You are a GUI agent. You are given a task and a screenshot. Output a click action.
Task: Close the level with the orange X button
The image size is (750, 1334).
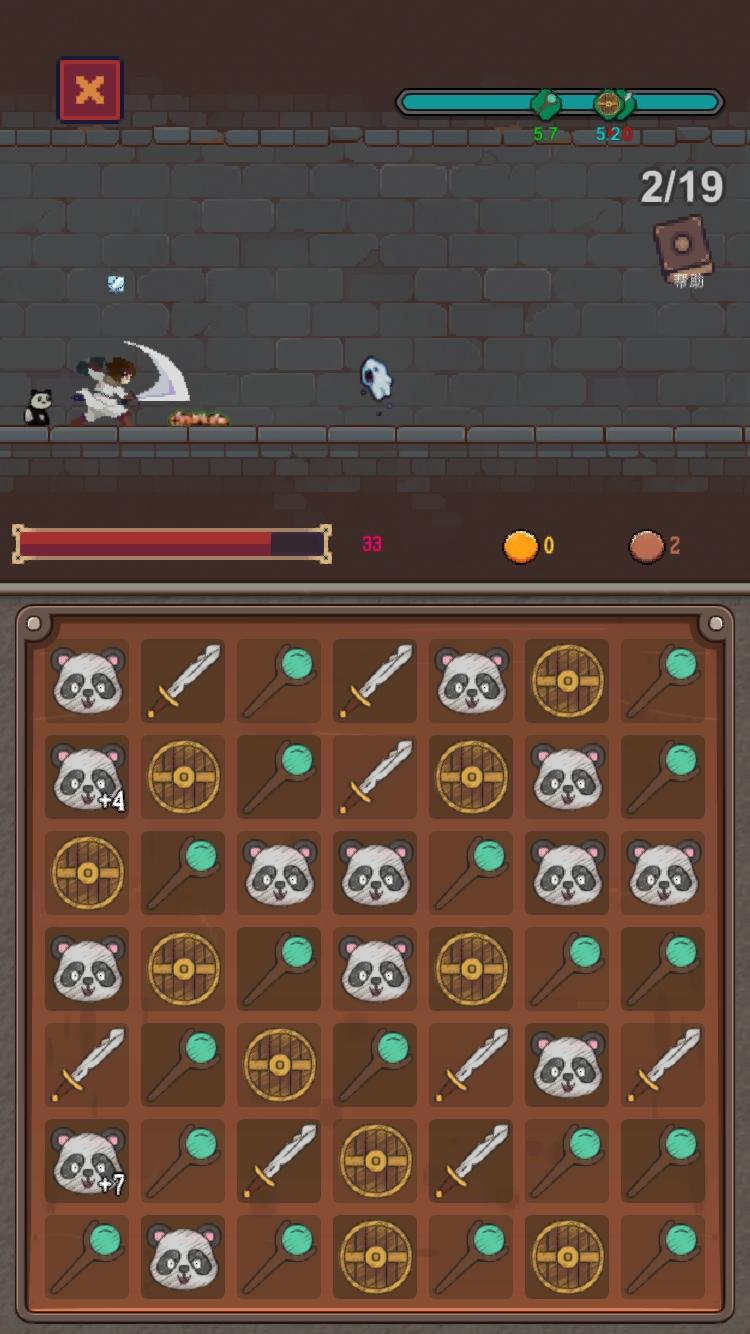pyautogui.click(x=90, y=91)
